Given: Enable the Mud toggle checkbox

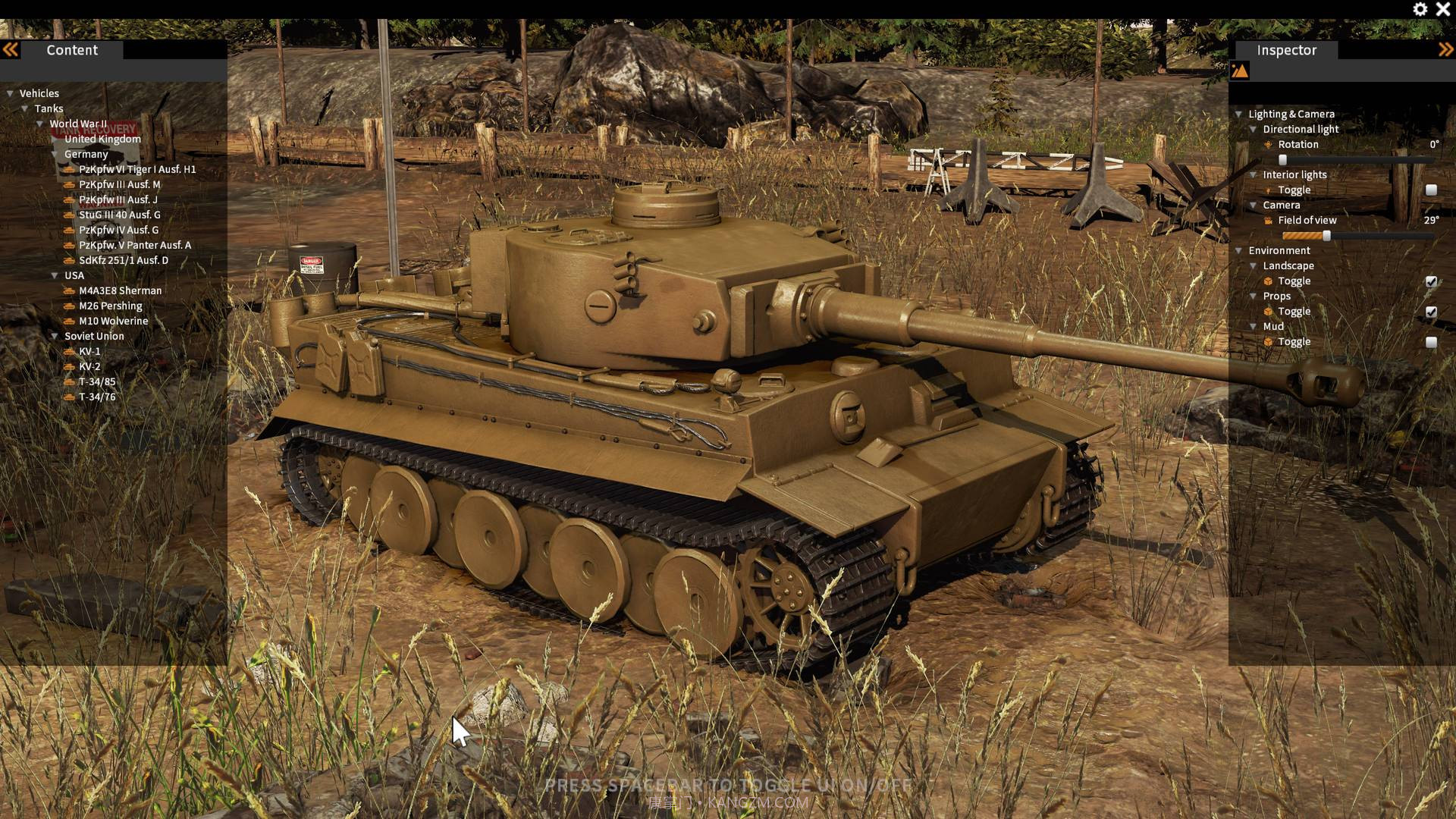Looking at the screenshot, I should click(1430, 341).
